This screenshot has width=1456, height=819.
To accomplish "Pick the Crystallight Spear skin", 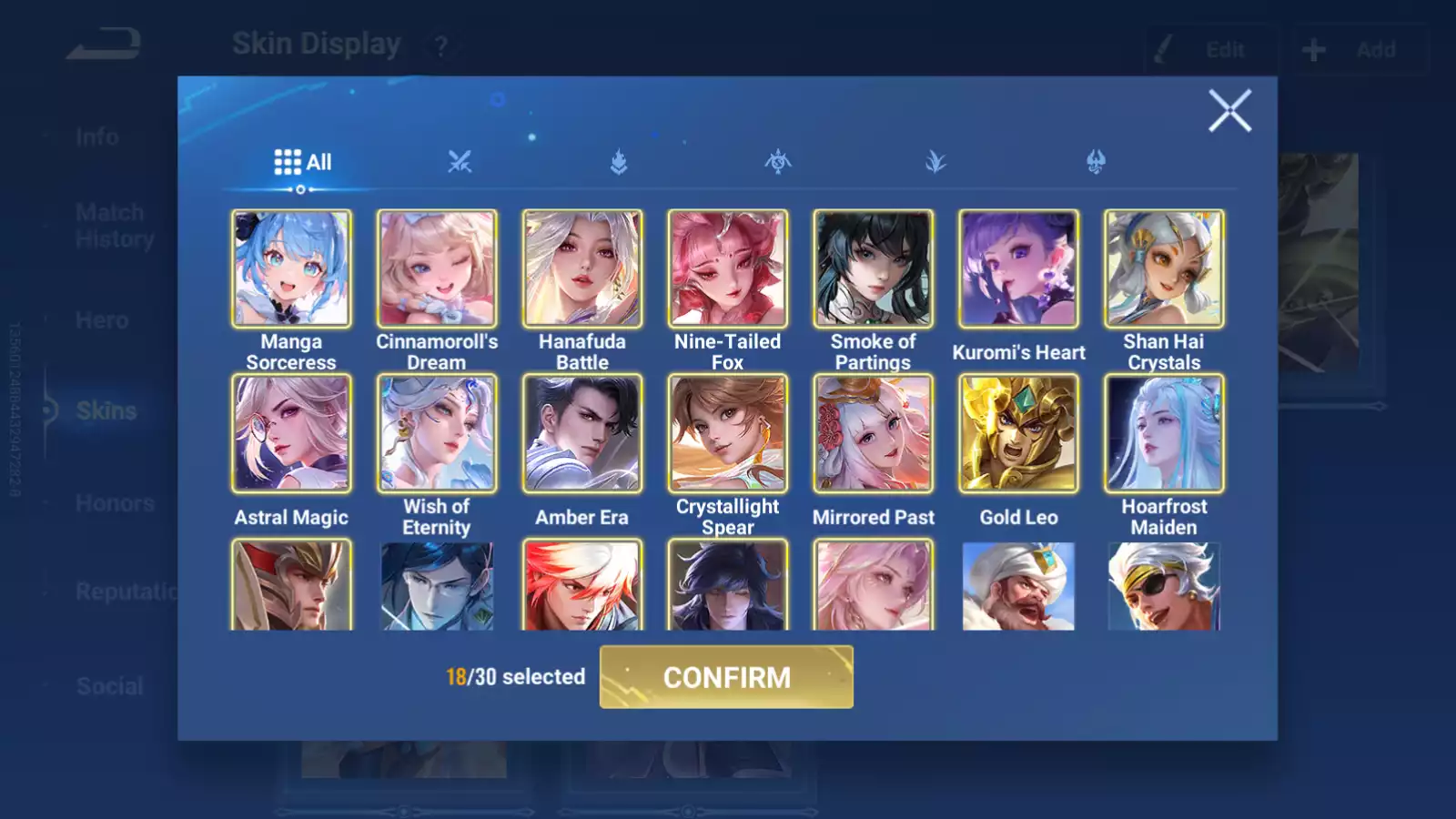I will coord(728,434).
